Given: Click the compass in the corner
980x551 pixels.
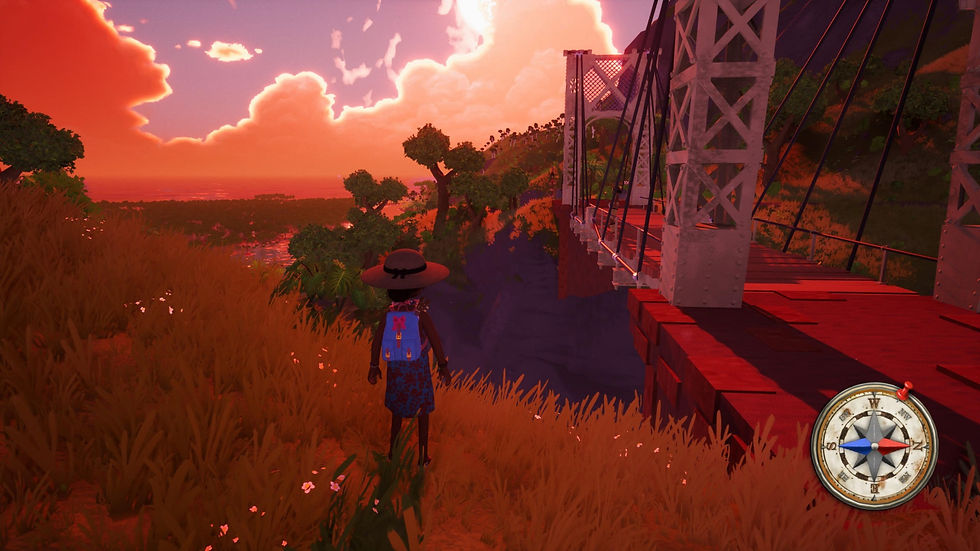Looking at the screenshot, I should pos(873,445).
